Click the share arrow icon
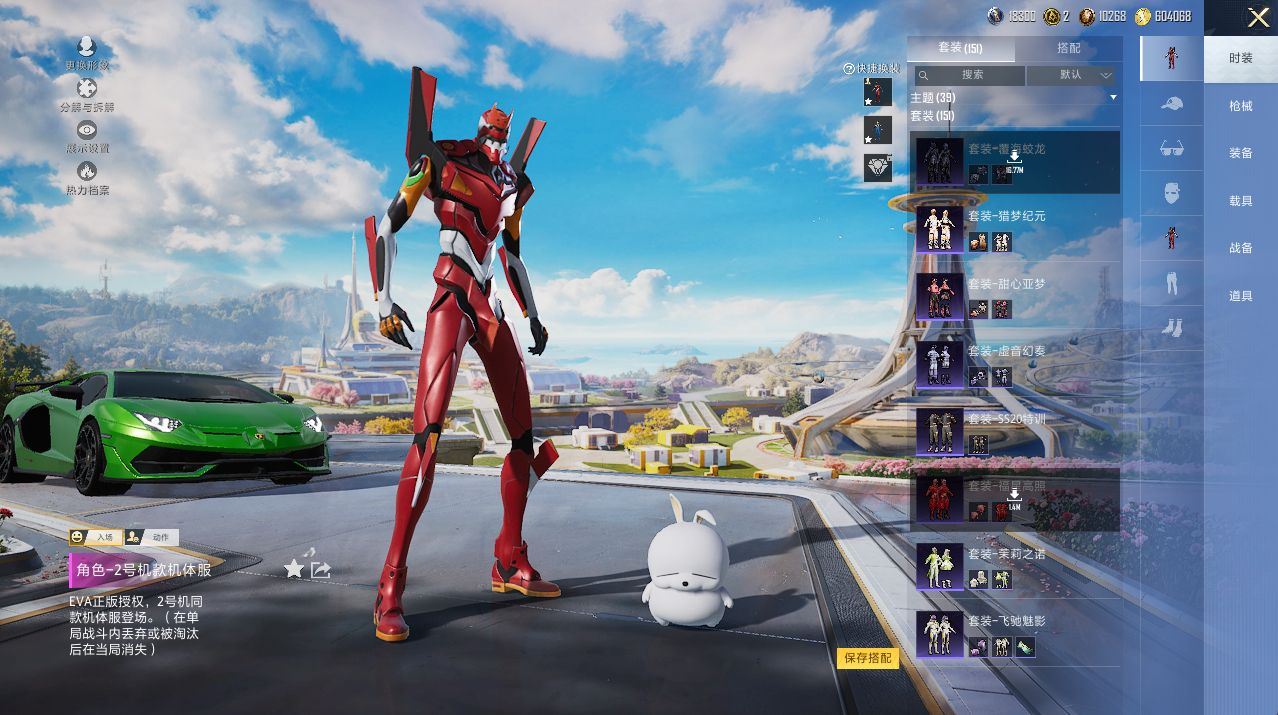Viewport: 1278px width, 715px height. (x=321, y=569)
